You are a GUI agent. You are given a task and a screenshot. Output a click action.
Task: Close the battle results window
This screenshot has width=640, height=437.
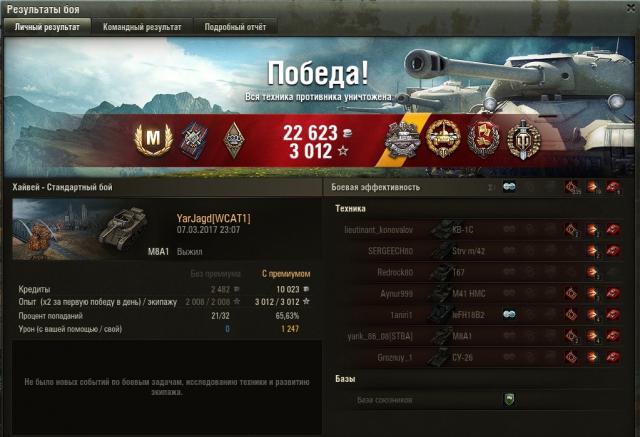click(x=629, y=8)
